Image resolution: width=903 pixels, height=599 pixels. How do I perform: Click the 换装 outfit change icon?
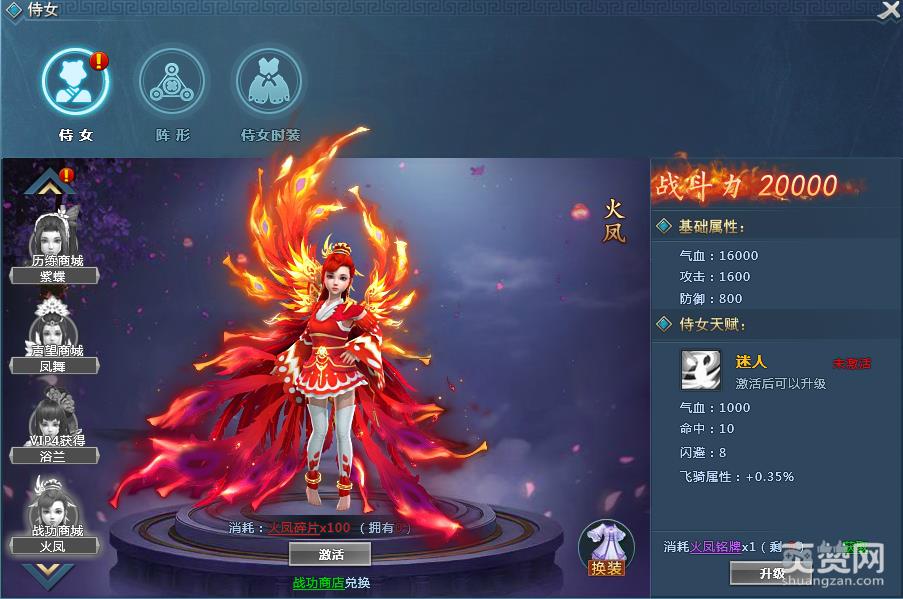point(606,548)
